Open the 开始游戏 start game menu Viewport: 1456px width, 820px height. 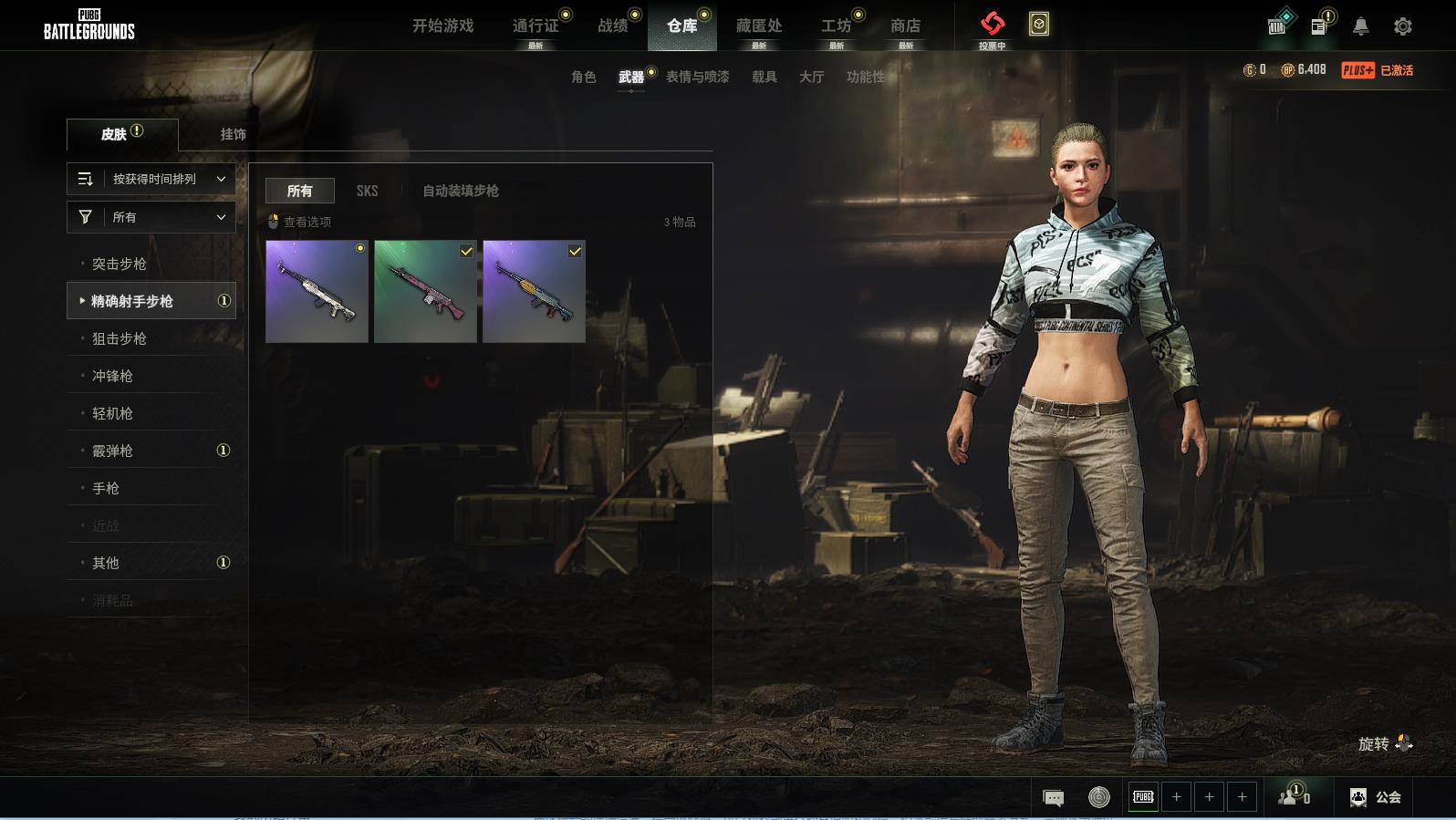pos(442,26)
